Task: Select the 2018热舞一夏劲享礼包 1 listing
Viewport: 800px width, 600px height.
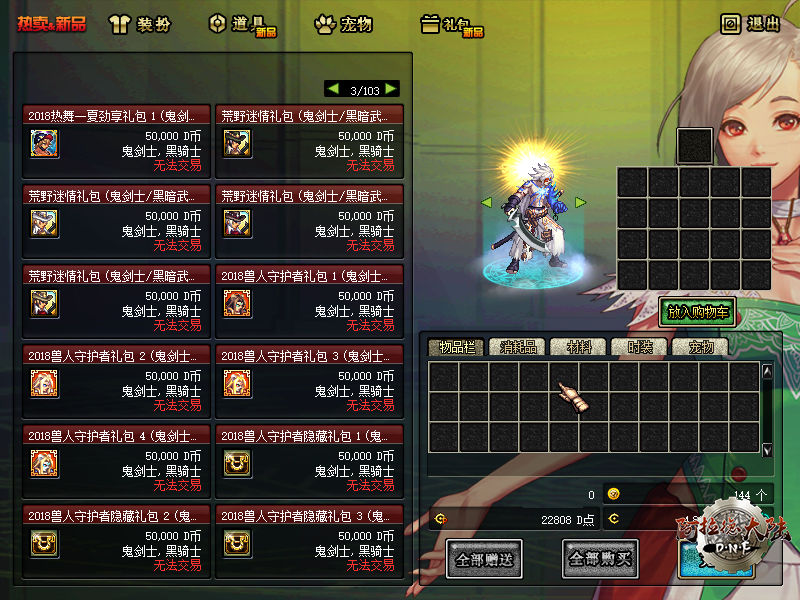Action: (116, 142)
